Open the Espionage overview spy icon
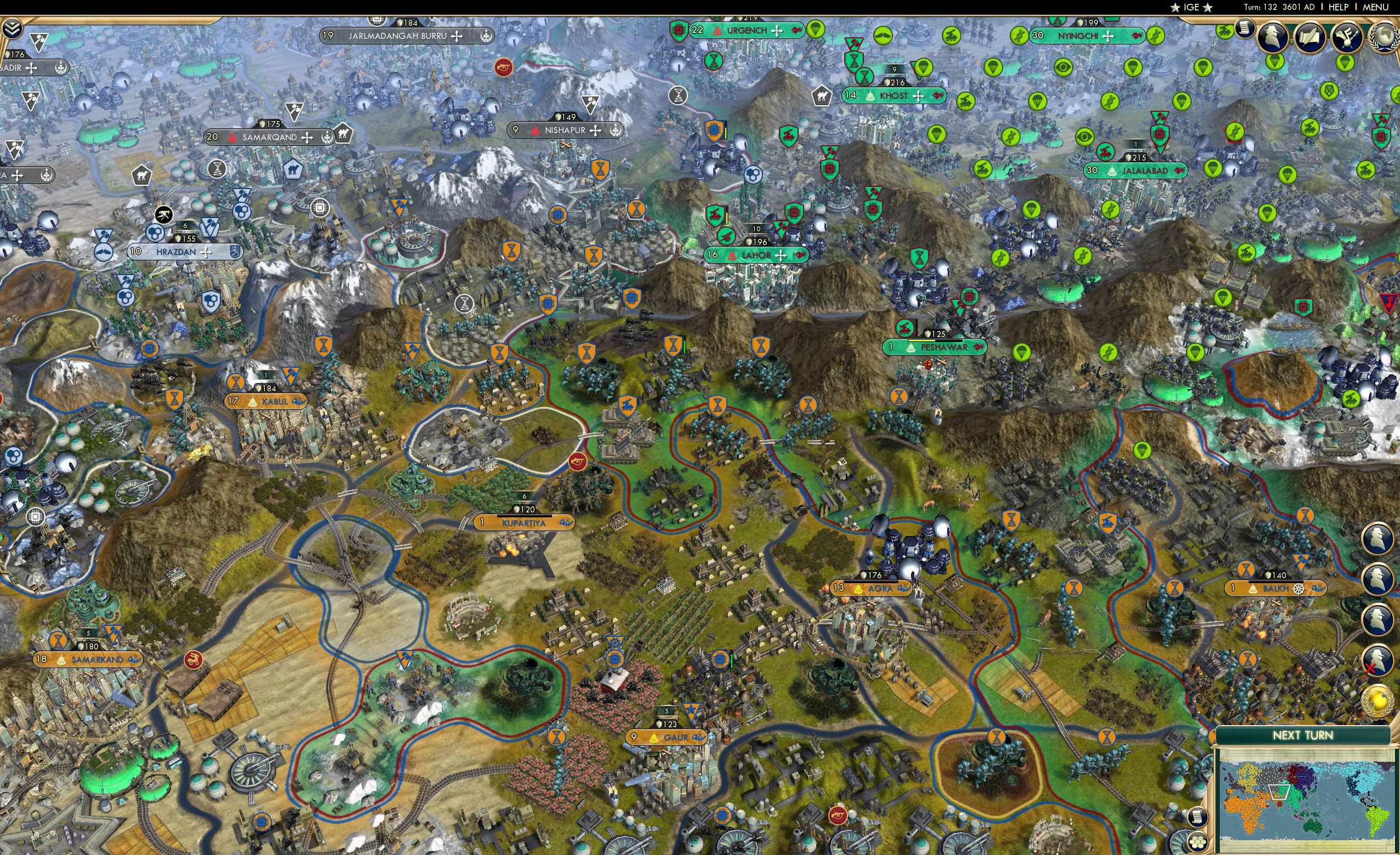Image resolution: width=1400 pixels, height=855 pixels. (1272, 37)
